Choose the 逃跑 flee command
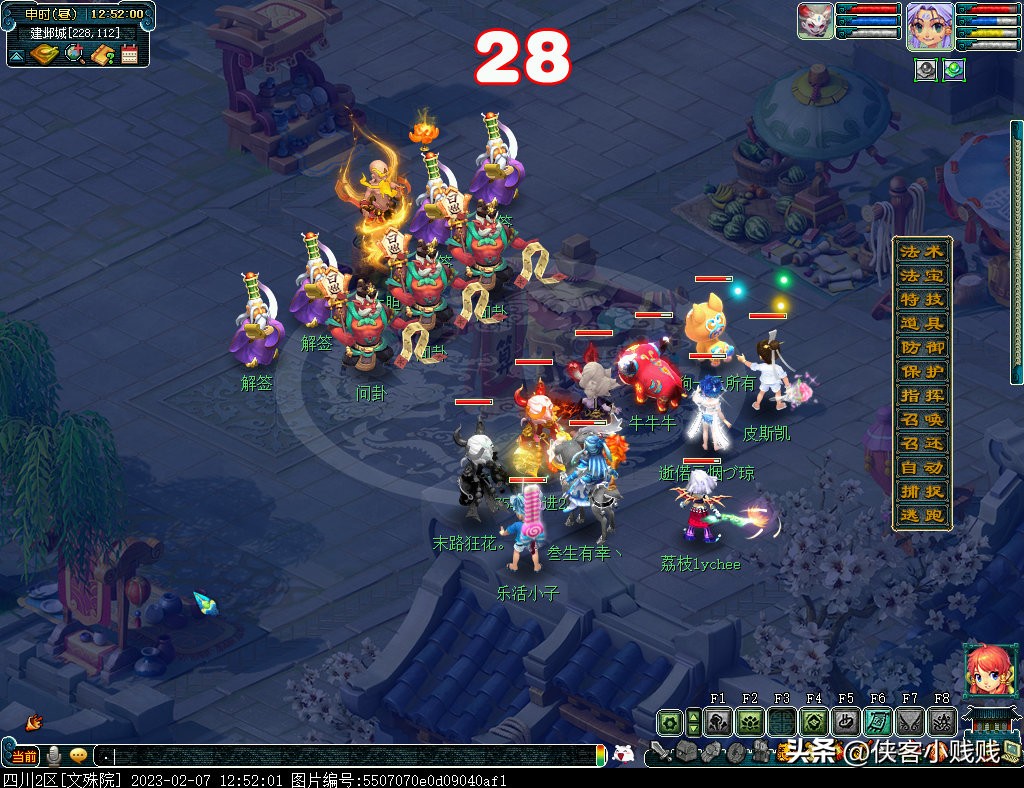Screen dimensions: 1024x788 coord(921,516)
